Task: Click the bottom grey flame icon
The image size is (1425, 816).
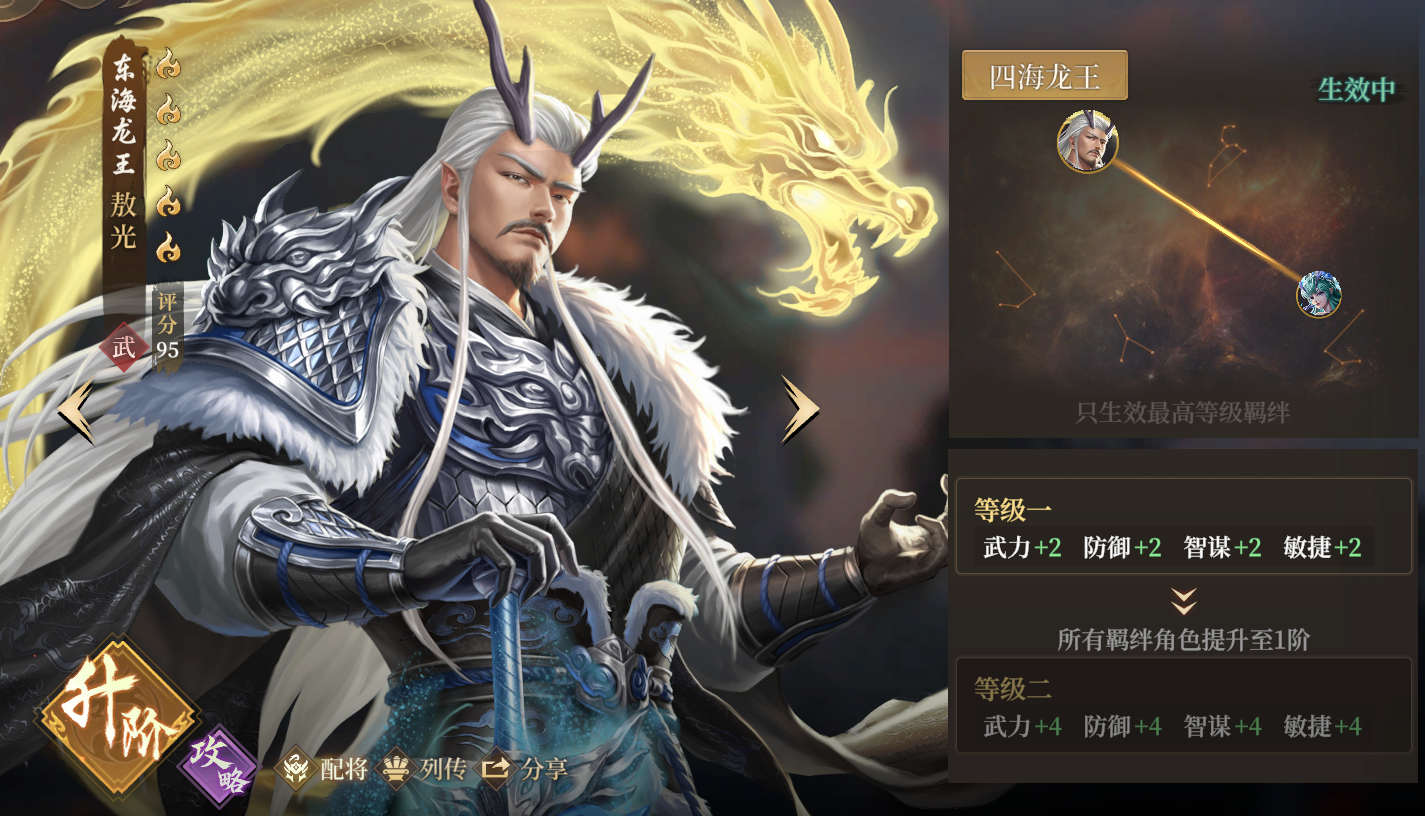Action: (x=167, y=244)
